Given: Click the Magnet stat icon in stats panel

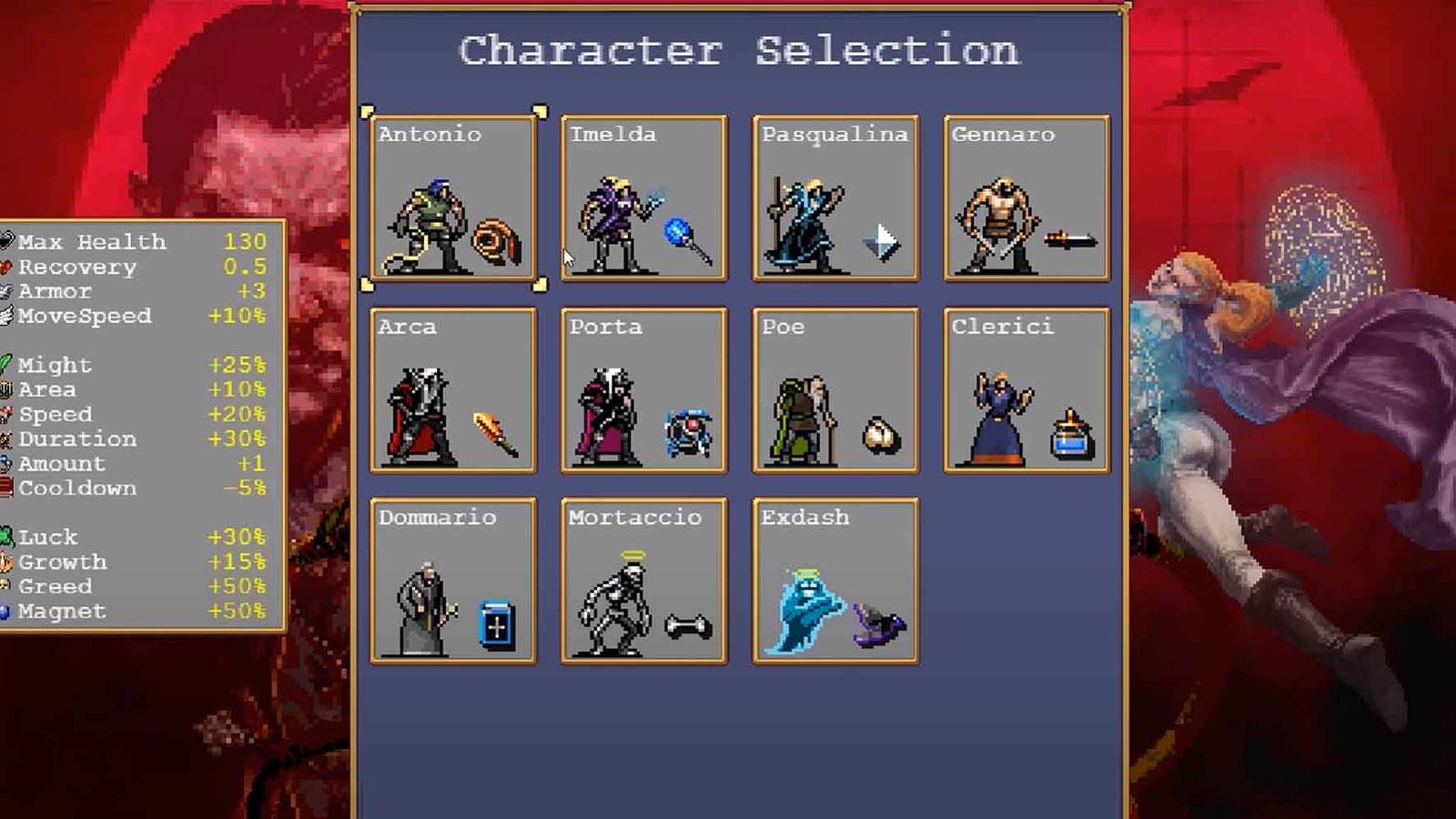Looking at the screenshot, I should 8,612.
